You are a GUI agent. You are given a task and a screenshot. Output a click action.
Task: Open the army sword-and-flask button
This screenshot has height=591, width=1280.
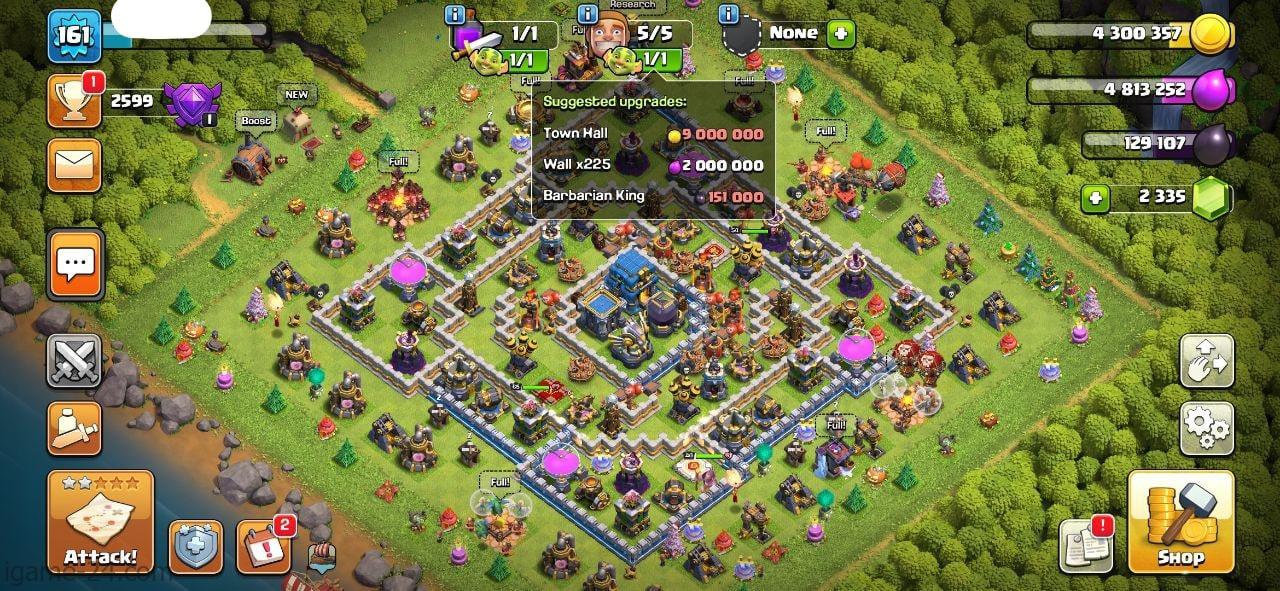(74, 428)
